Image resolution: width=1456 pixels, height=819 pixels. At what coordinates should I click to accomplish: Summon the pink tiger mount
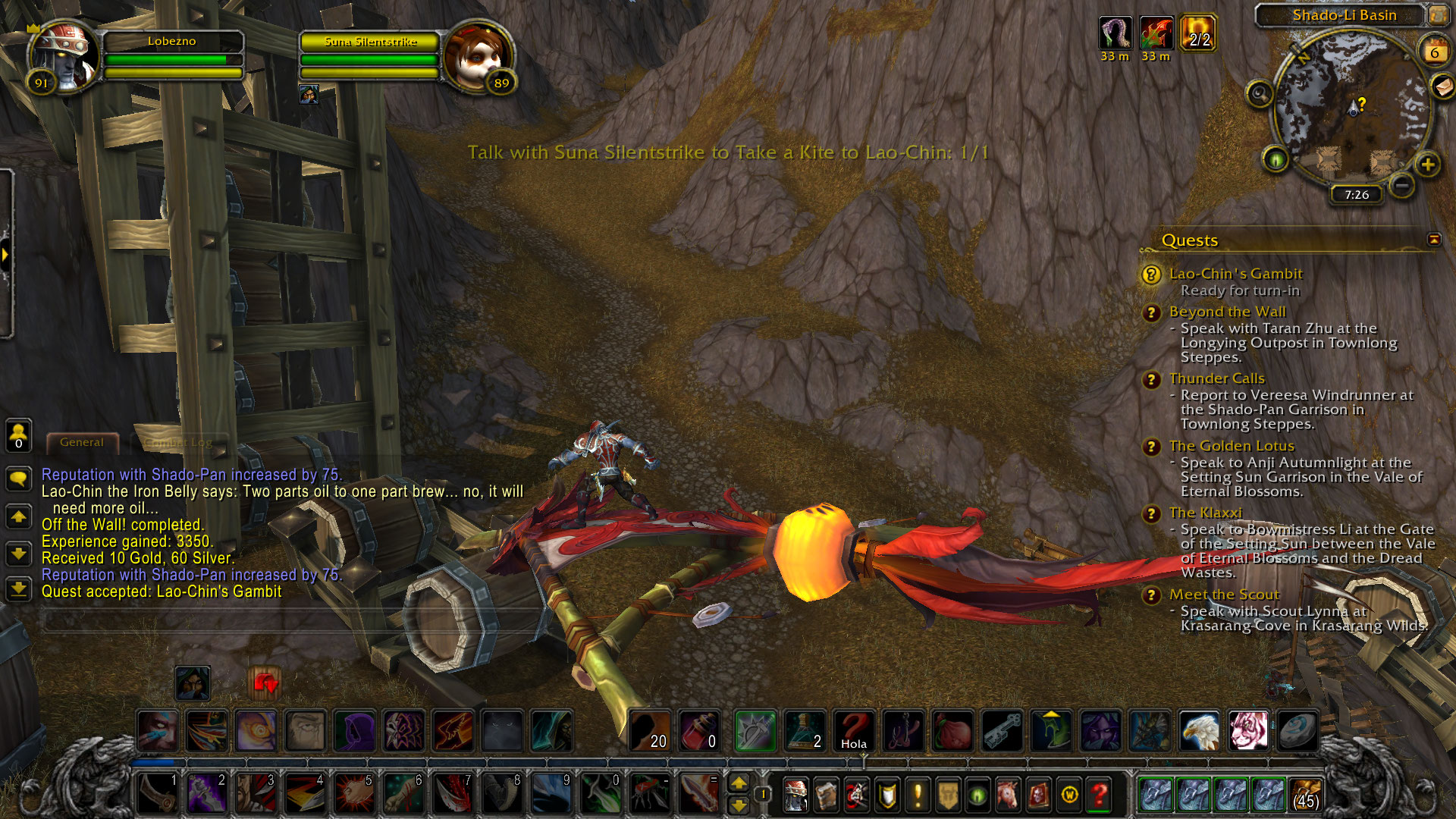click(1248, 731)
